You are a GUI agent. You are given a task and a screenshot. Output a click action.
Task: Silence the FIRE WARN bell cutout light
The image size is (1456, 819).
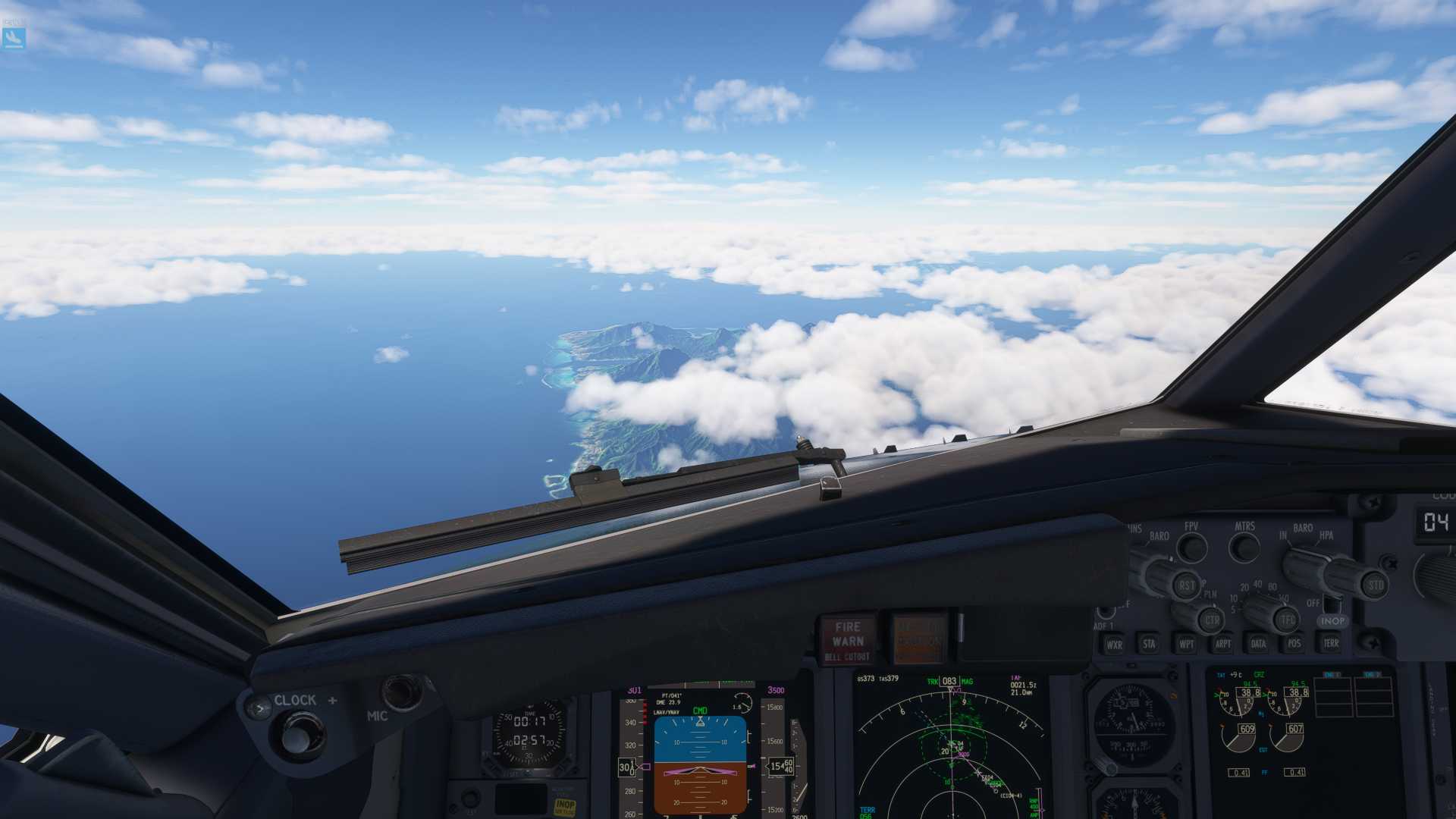[x=847, y=641]
